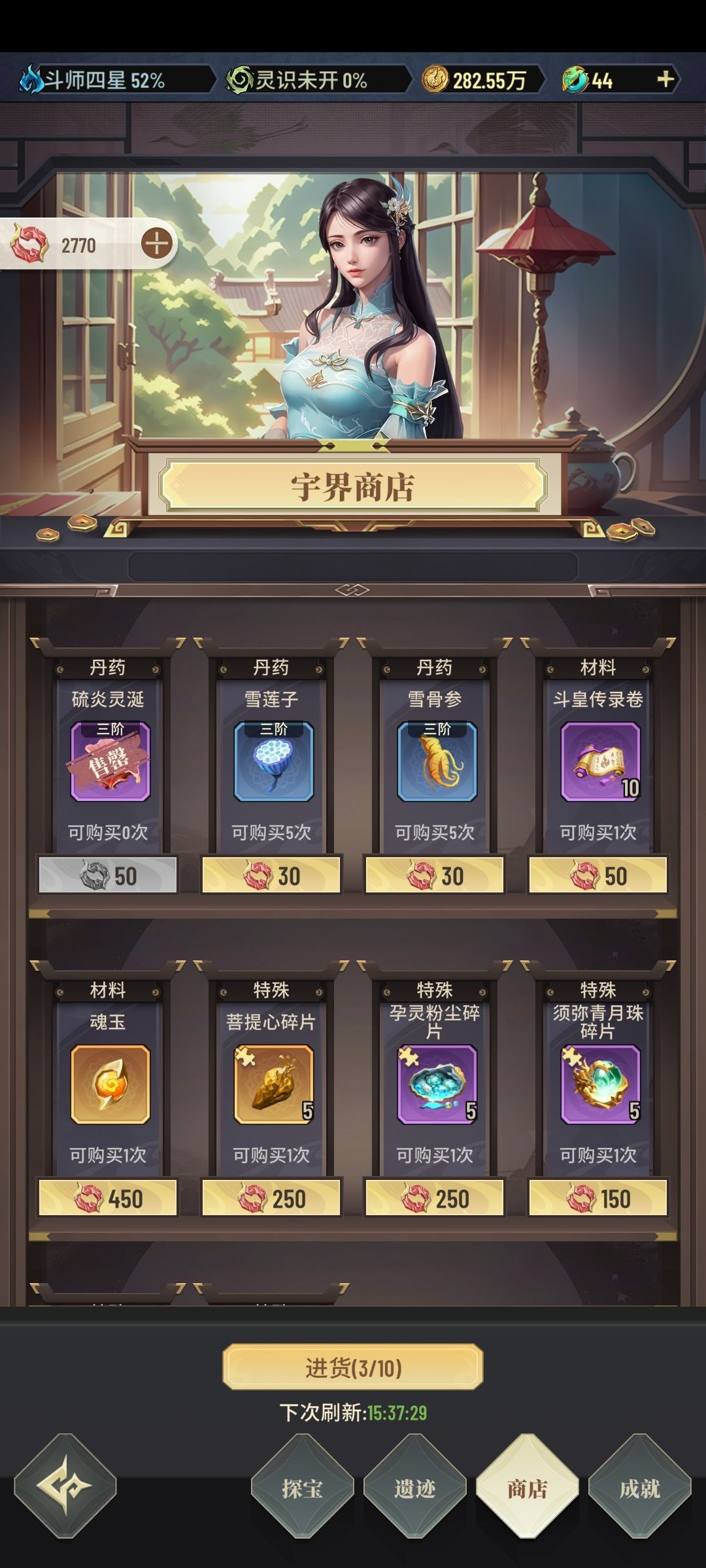Screen dimensions: 706x1568
Task: Inspect the 斗皇传录卷 scroll icon
Action: [600, 762]
